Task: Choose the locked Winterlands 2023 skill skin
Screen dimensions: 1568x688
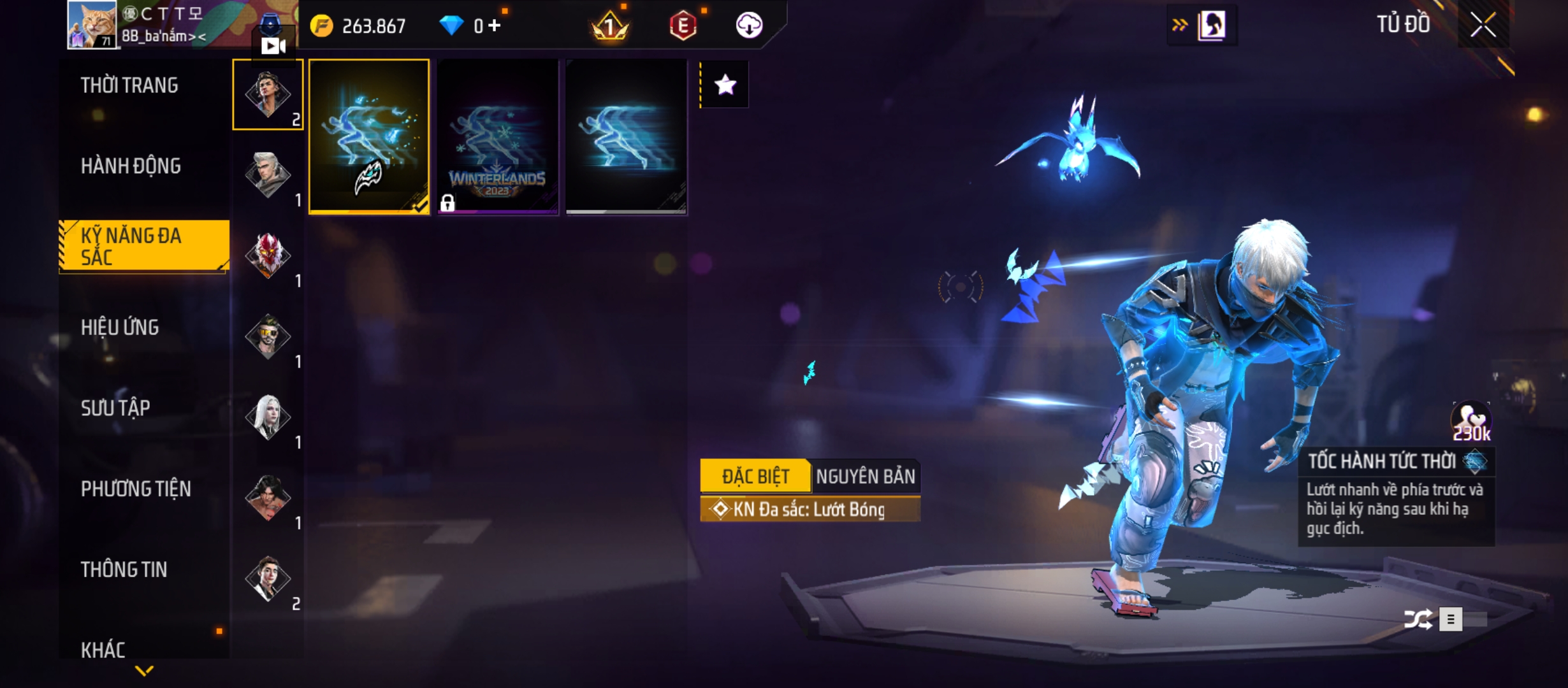Action: click(498, 137)
